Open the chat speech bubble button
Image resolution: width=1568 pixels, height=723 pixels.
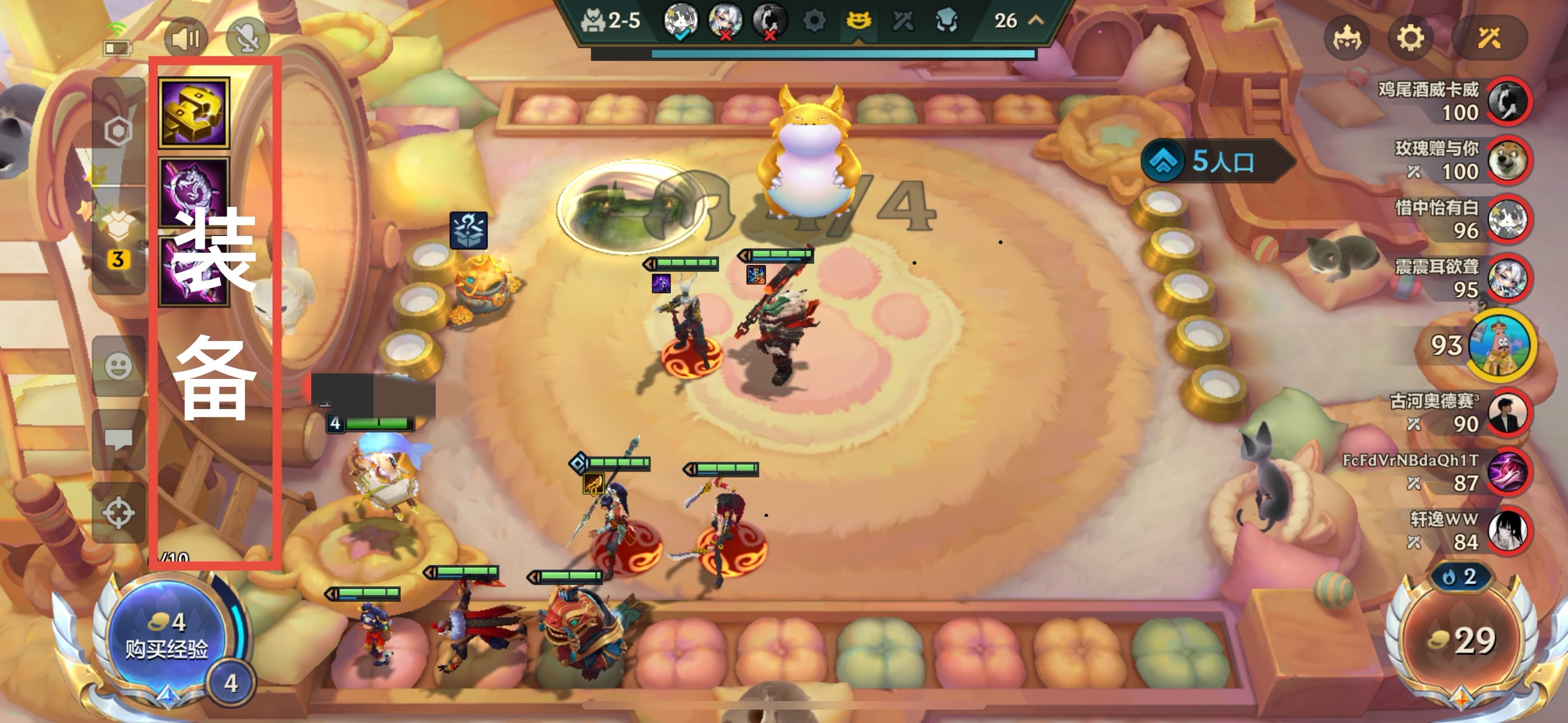[x=118, y=439]
